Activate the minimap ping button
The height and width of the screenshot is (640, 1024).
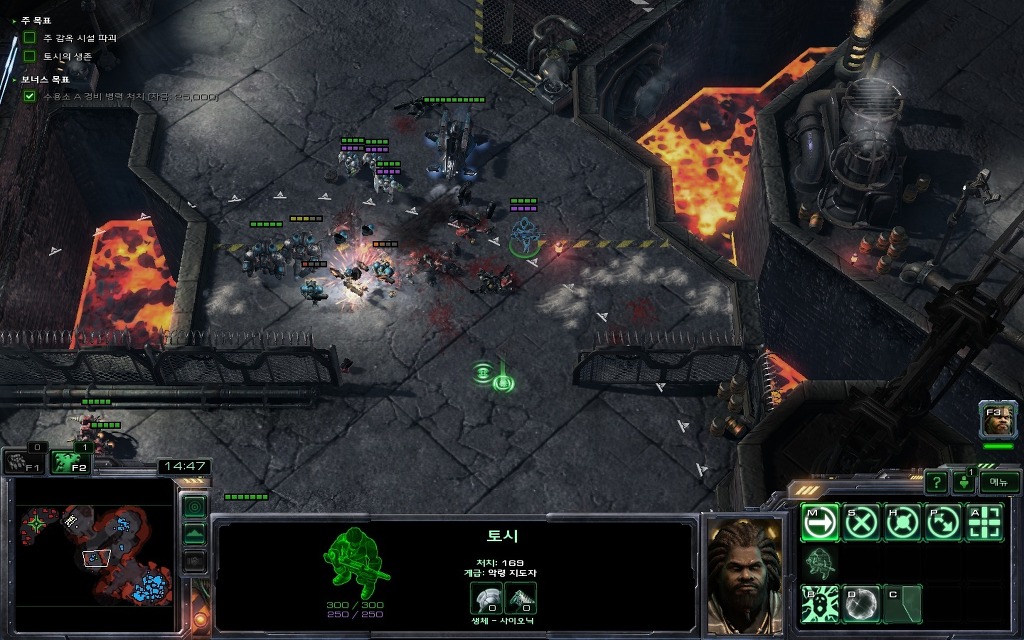(x=195, y=506)
